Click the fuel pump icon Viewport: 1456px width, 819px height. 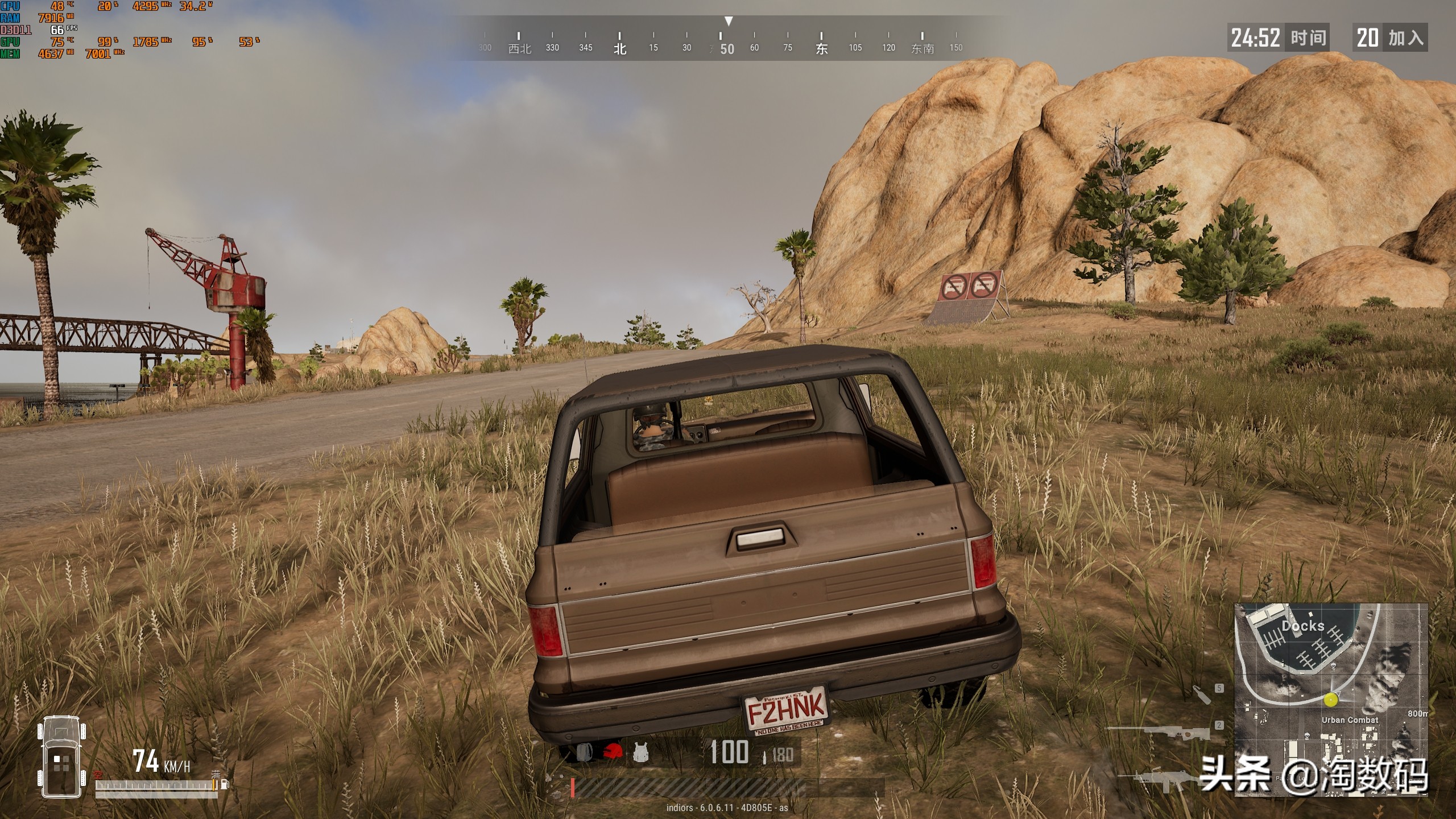225,784
